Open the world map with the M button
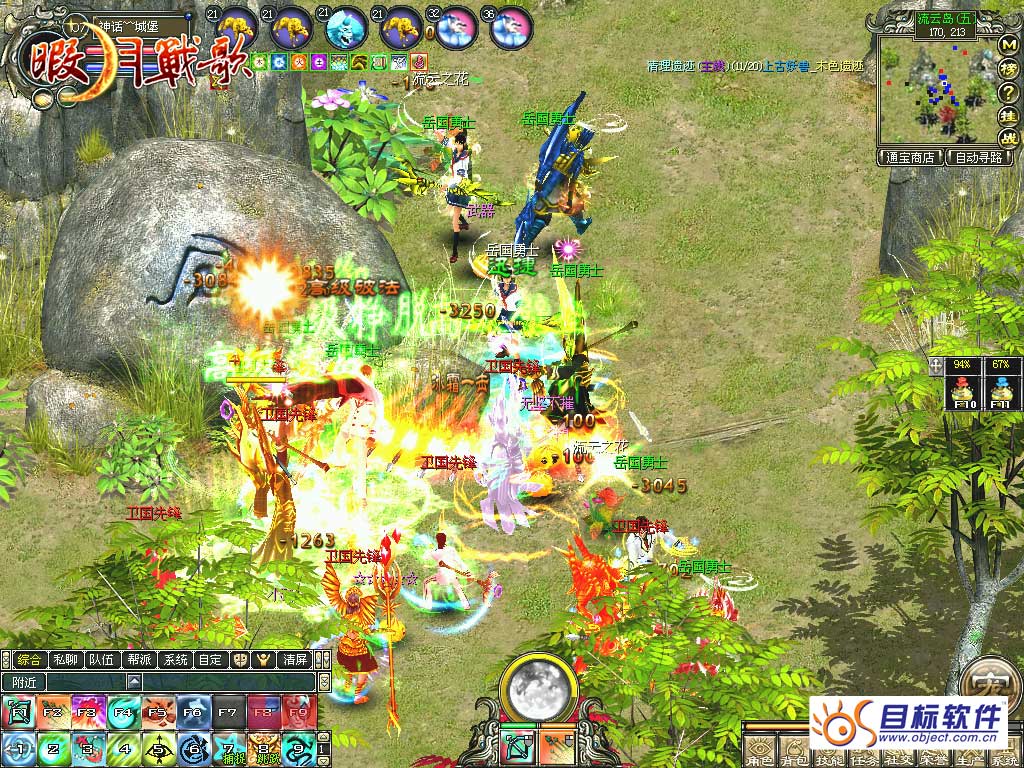The width and height of the screenshot is (1024, 768). [1009, 46]
